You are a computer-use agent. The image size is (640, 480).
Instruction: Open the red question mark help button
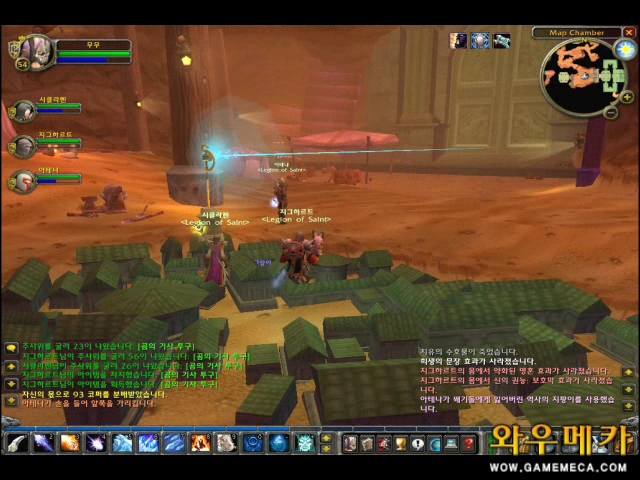tap(468, 442)
